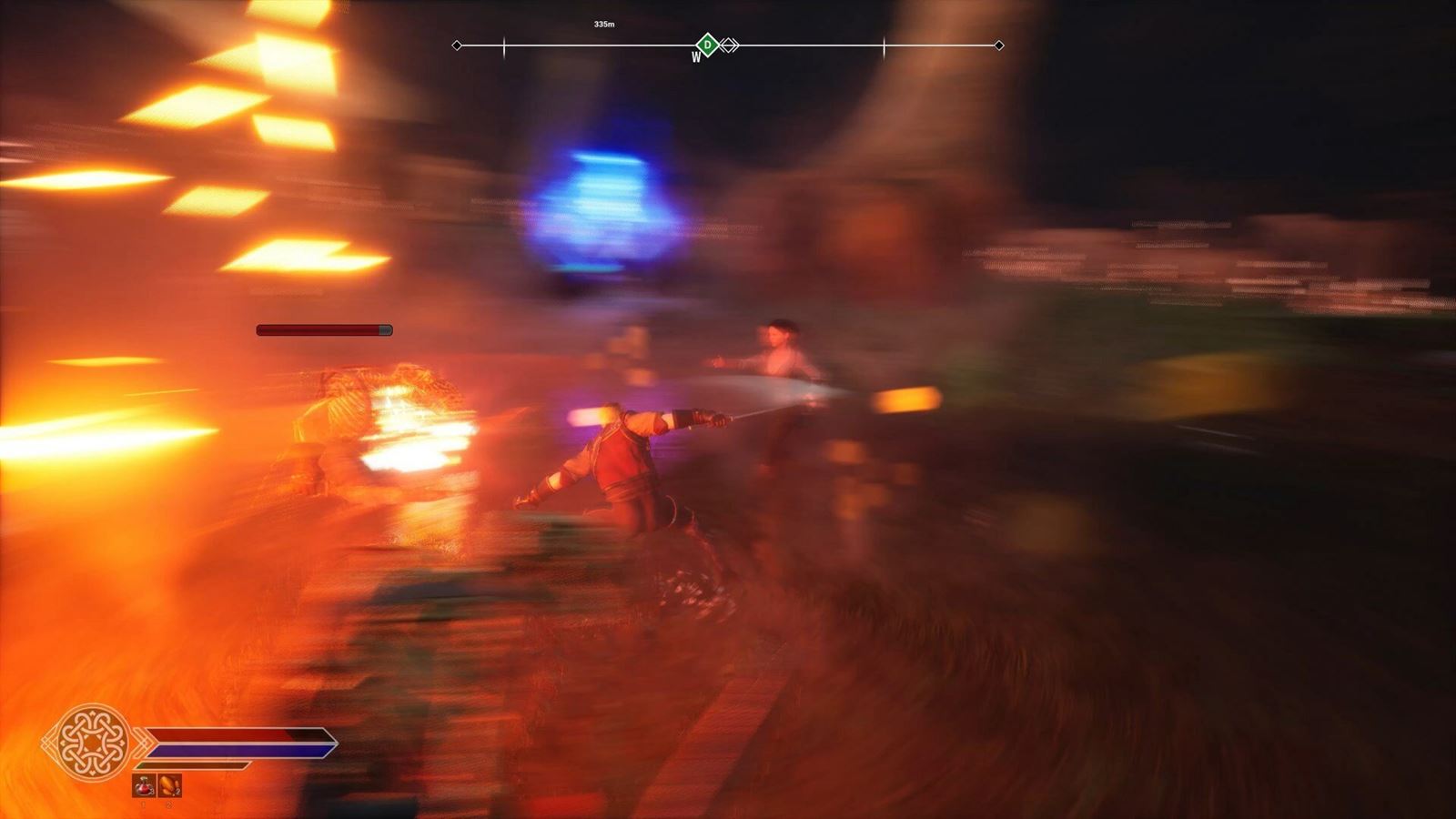
Task: Click the white diamond waypoint beside the D marker
Action: point(728,44)
